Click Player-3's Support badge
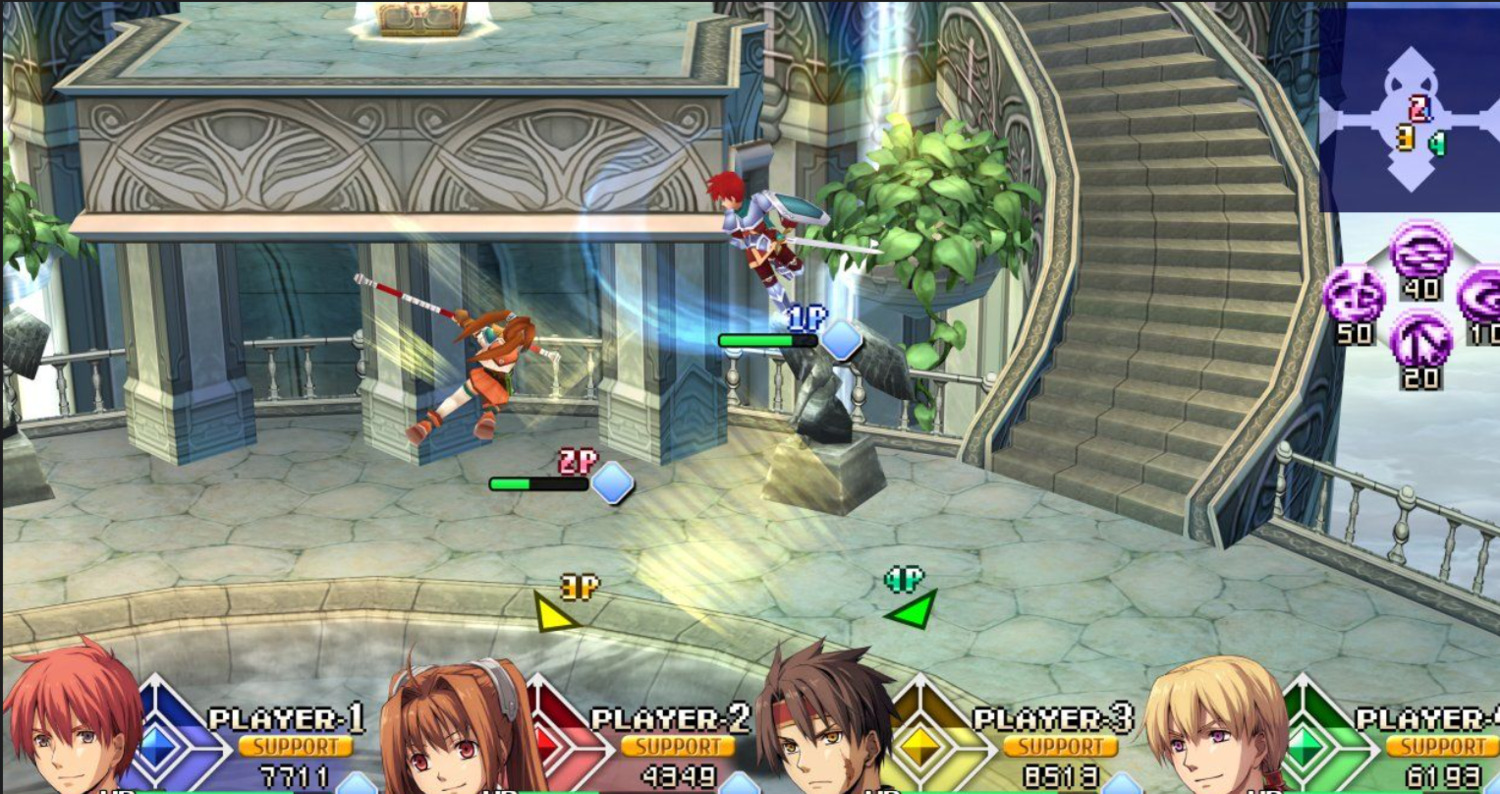Image resolution: width=1500 pixels, height=794 pixels. tap(1060, 747)
